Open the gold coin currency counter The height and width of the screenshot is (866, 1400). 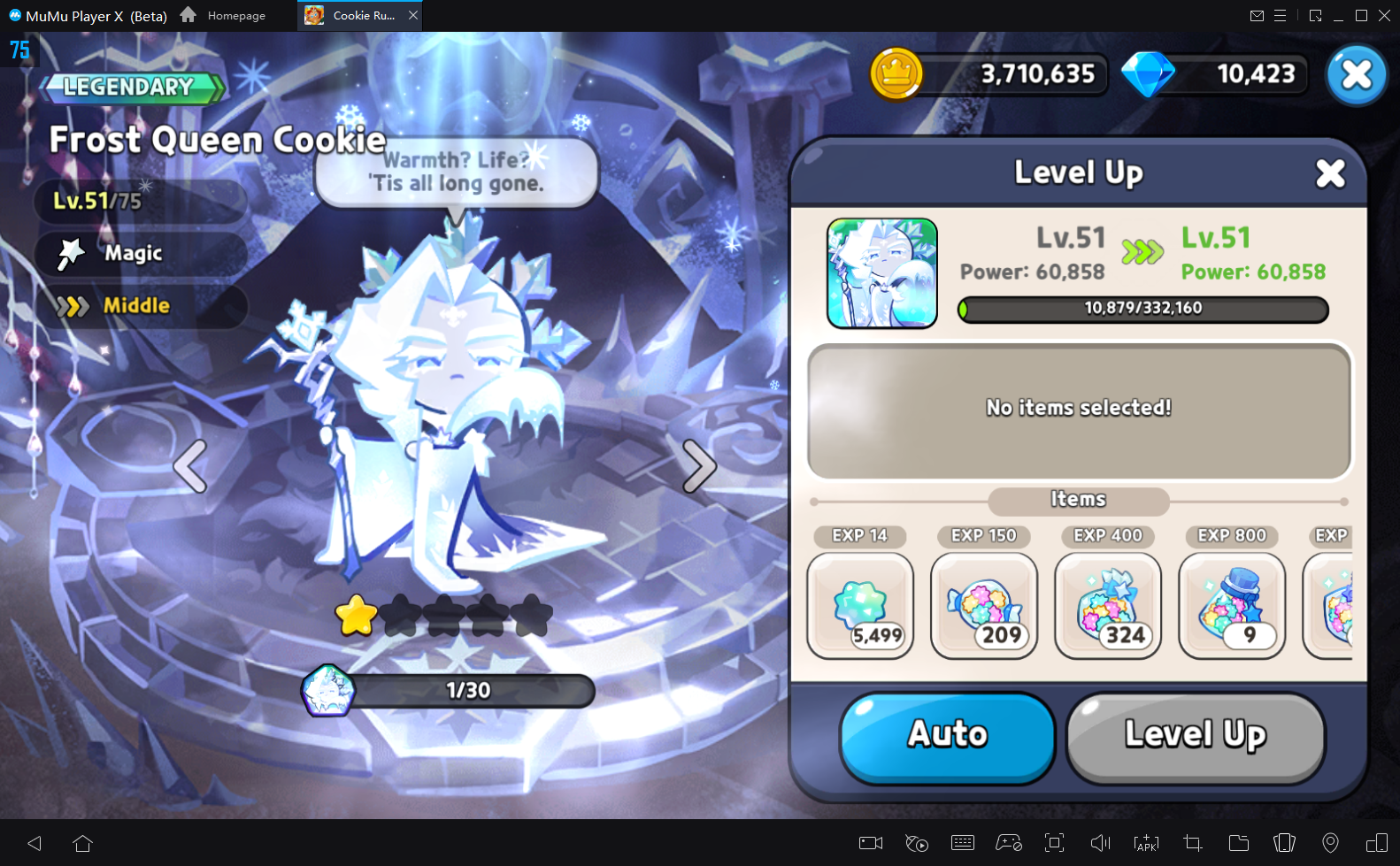tap(989, 74)
